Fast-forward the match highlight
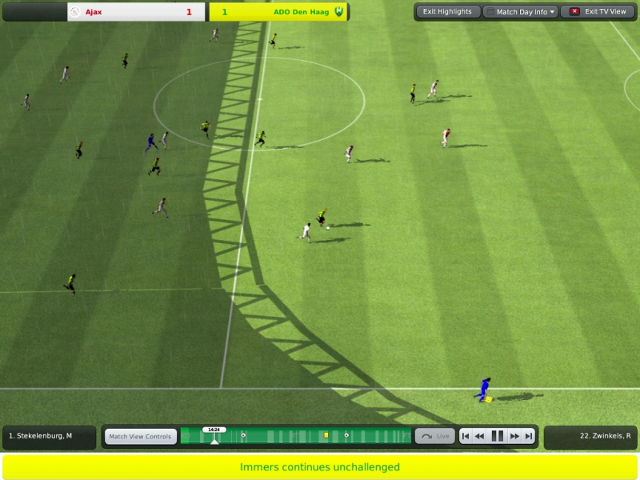 pos(514,436)
